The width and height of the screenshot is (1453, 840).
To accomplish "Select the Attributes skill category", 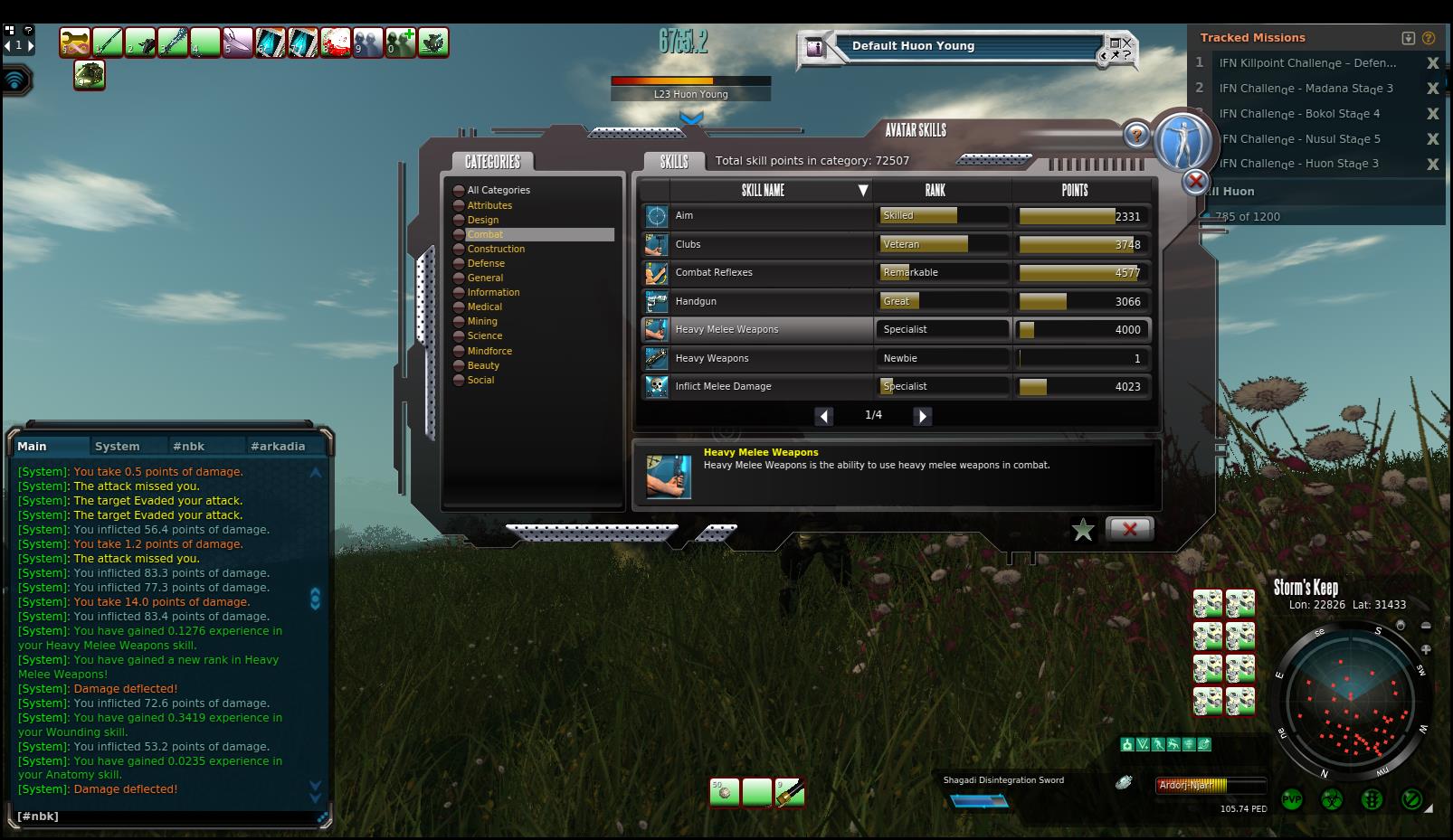I will coord(489,205).
